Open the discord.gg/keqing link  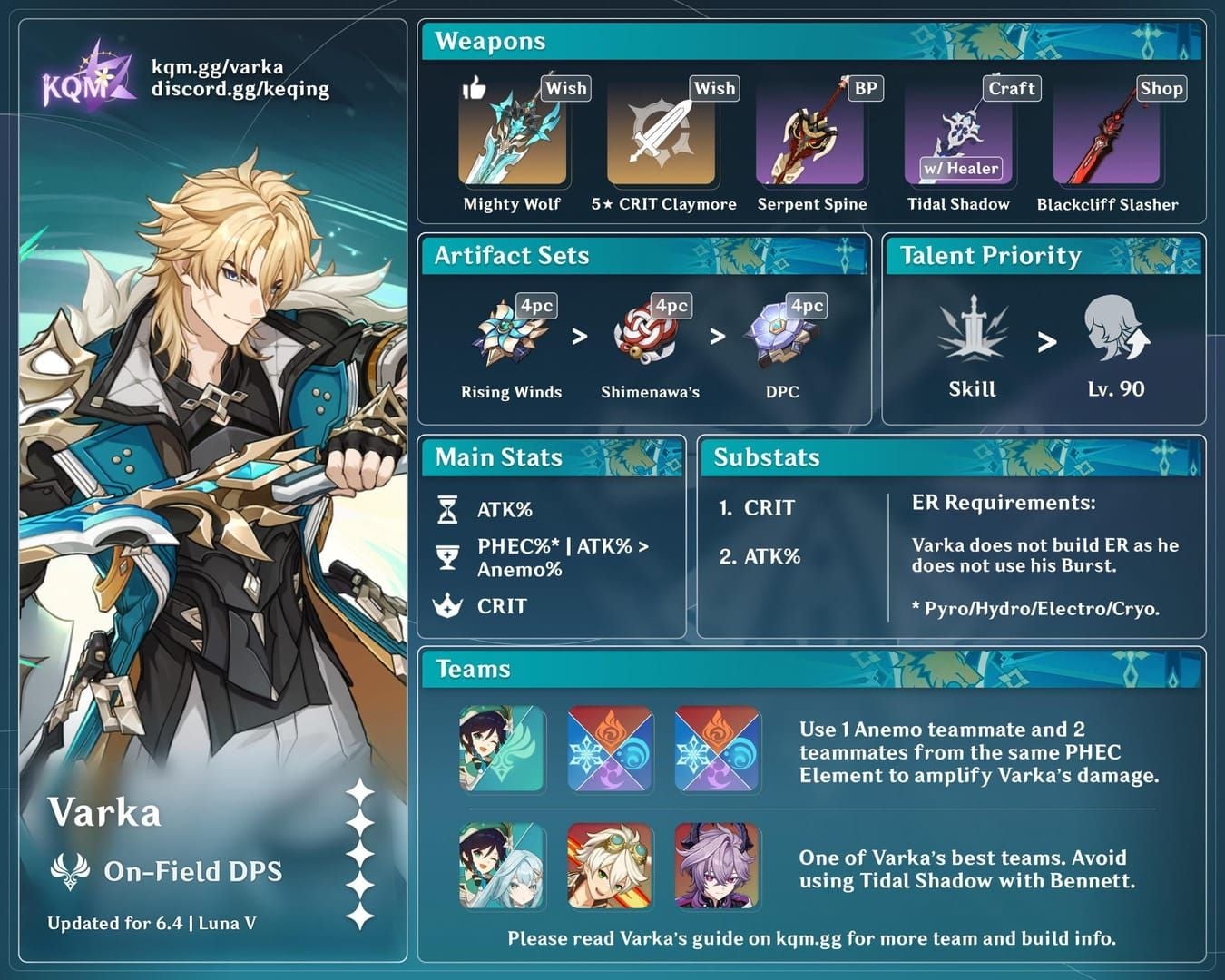point(240,89)
